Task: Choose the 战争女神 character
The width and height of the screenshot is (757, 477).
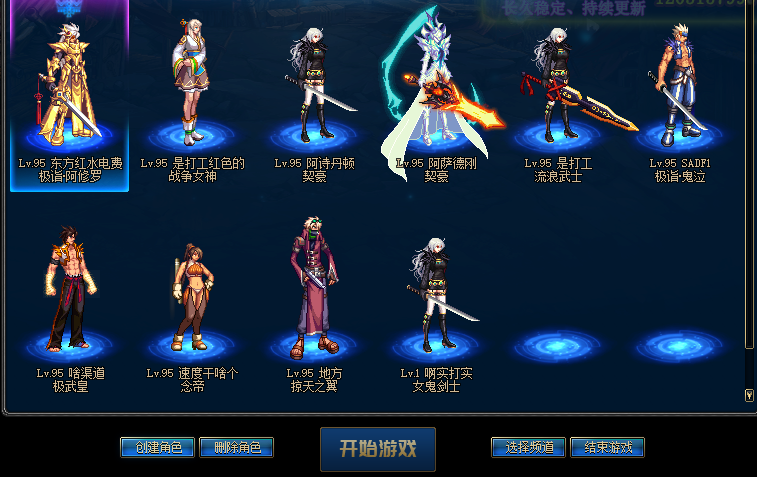Action: point(192,95)
